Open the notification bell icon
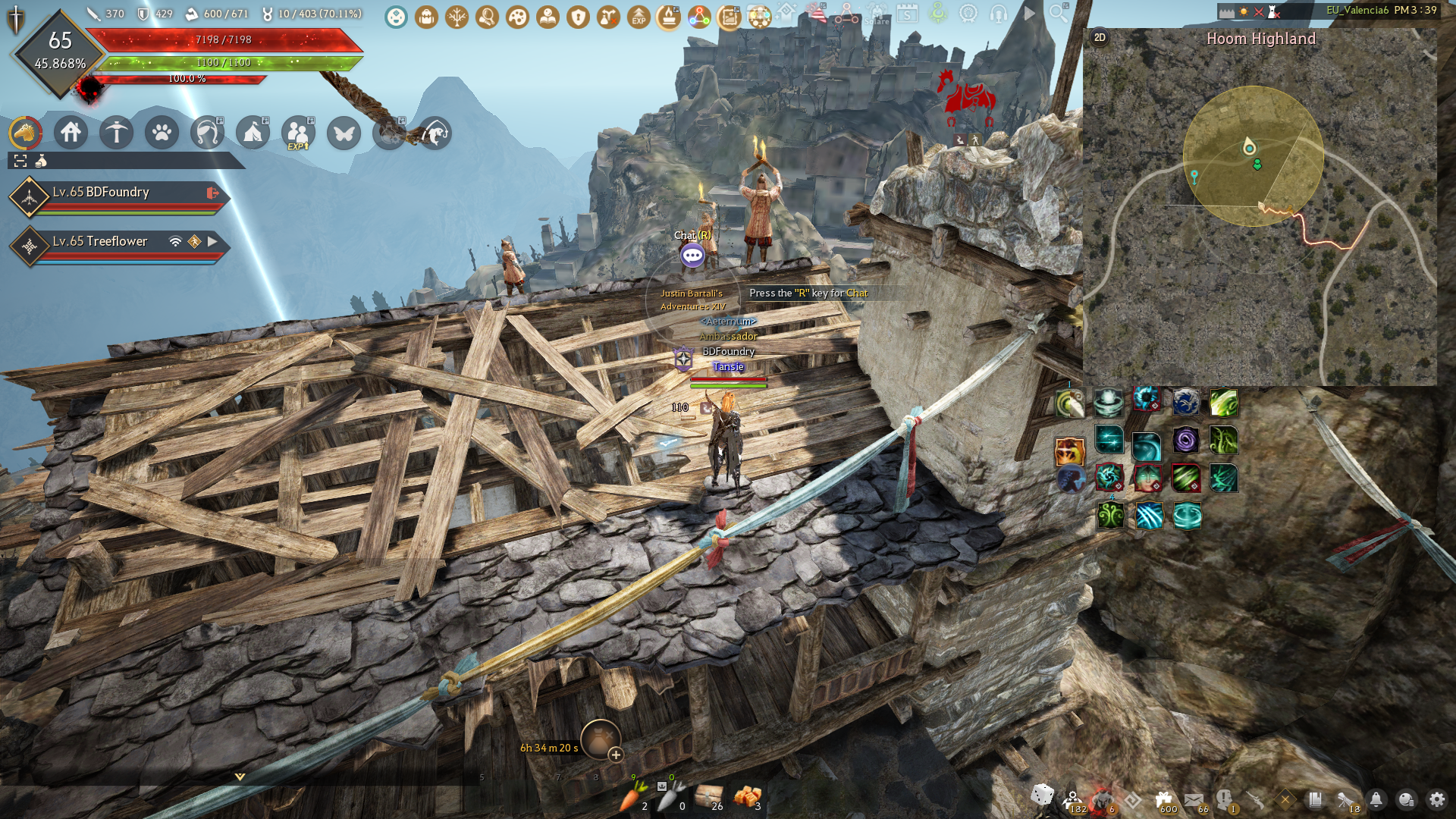Screen dimensions: 1456x819 coord(1376,799)
